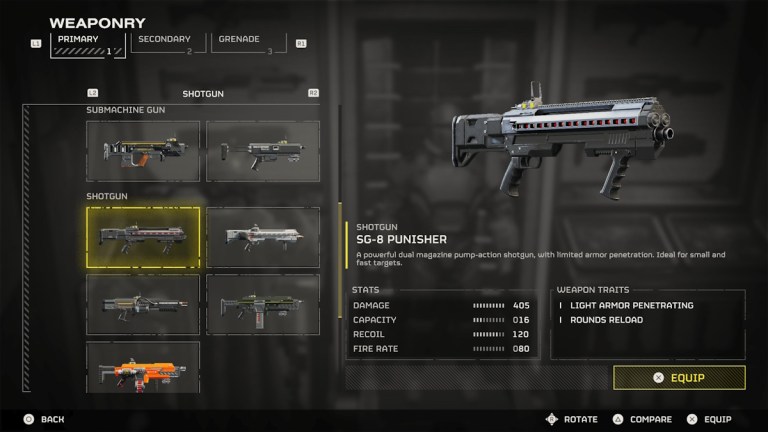Click the Shotgun category header
Image resolution: width=768 pixels, height=432 pixels.
203,94
